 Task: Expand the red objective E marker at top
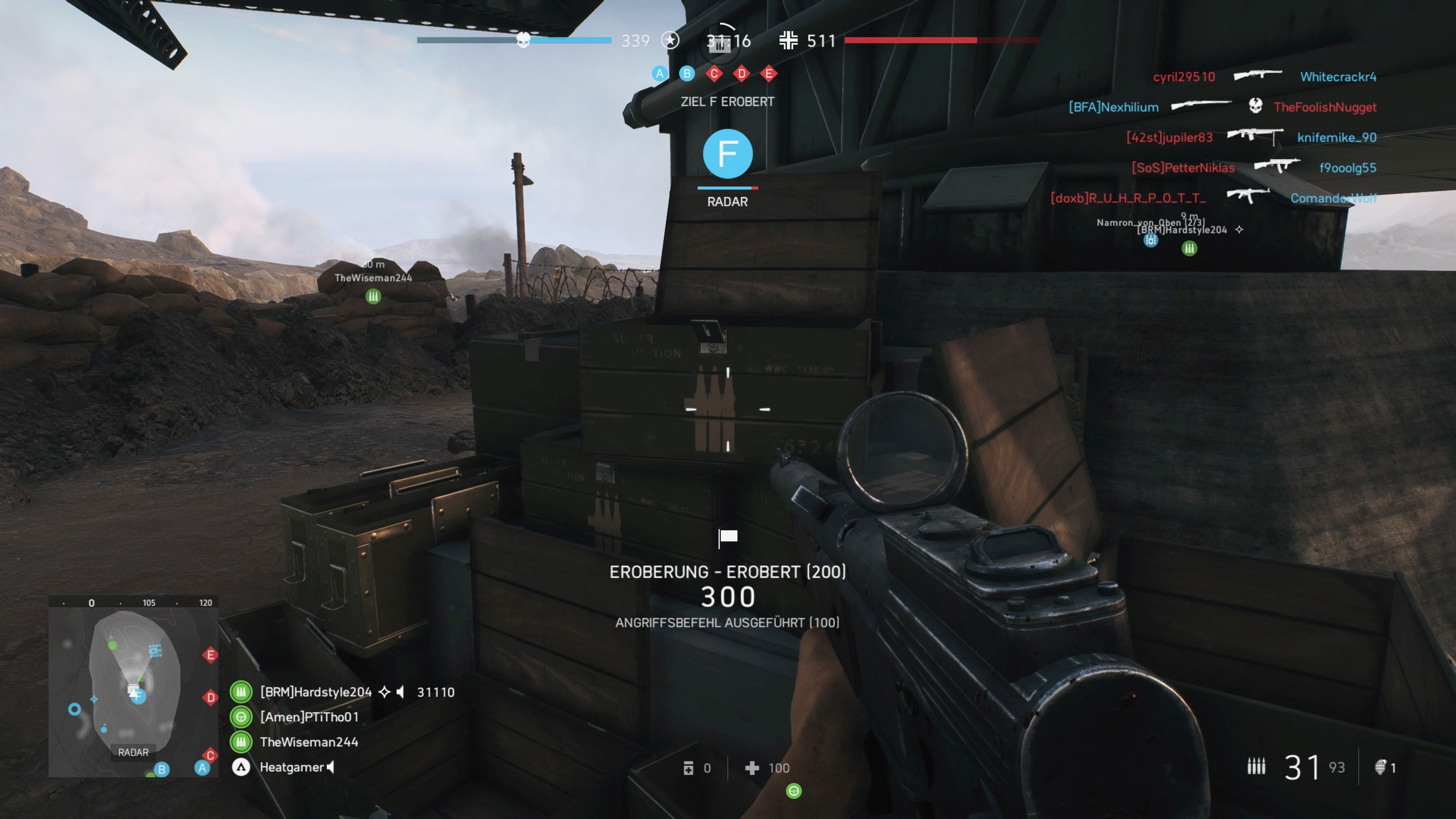[769, 74]
